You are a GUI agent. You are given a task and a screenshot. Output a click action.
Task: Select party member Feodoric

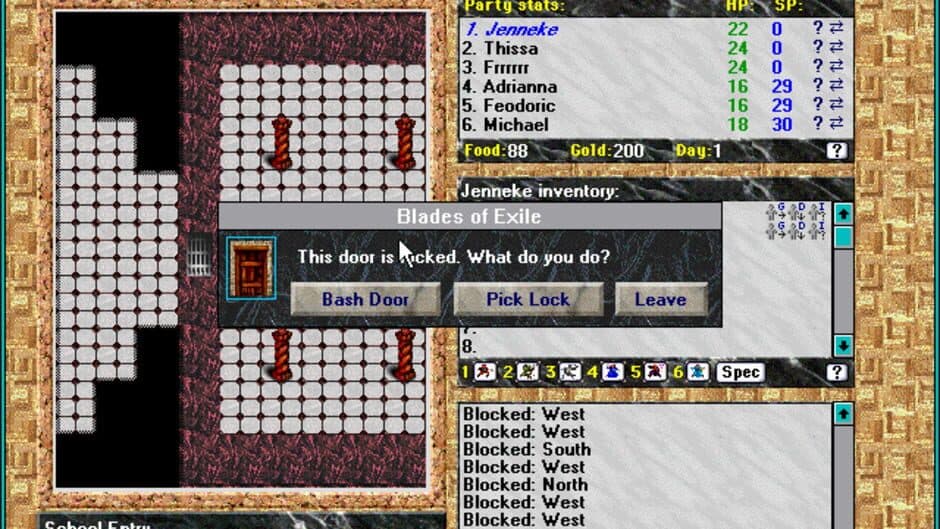tap(518, 106)
